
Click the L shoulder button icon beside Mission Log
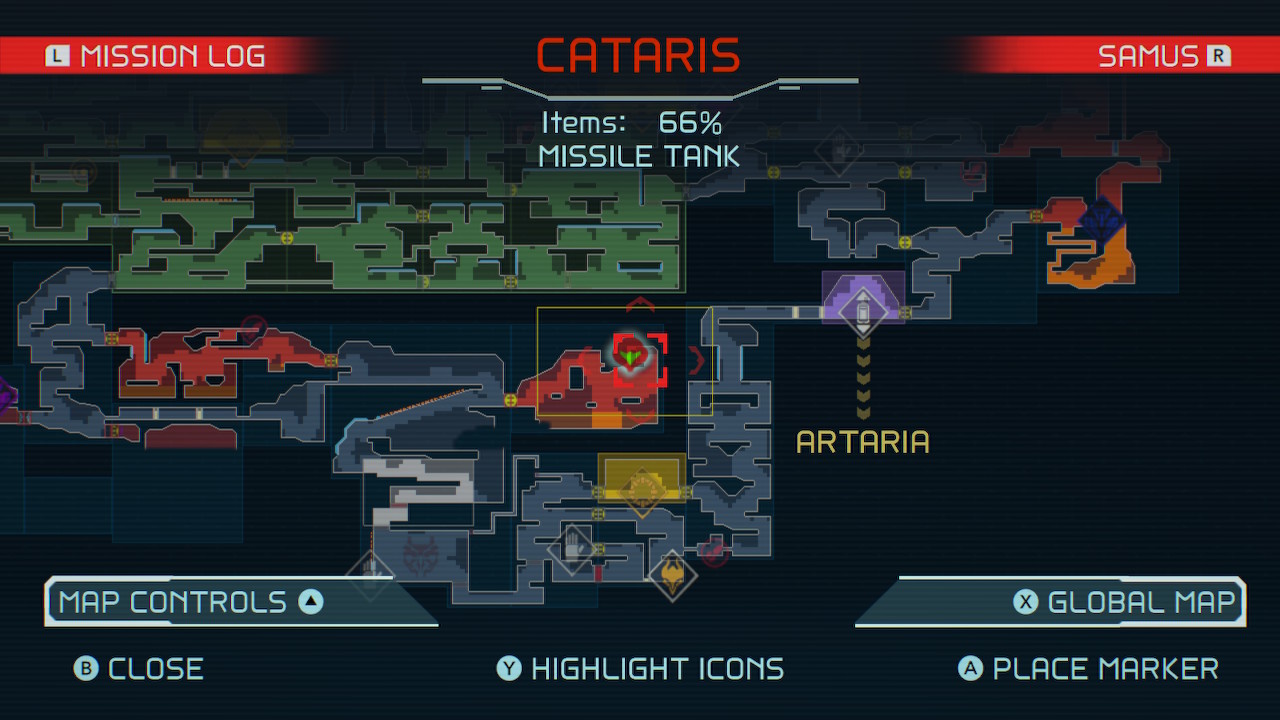point(58,56)
